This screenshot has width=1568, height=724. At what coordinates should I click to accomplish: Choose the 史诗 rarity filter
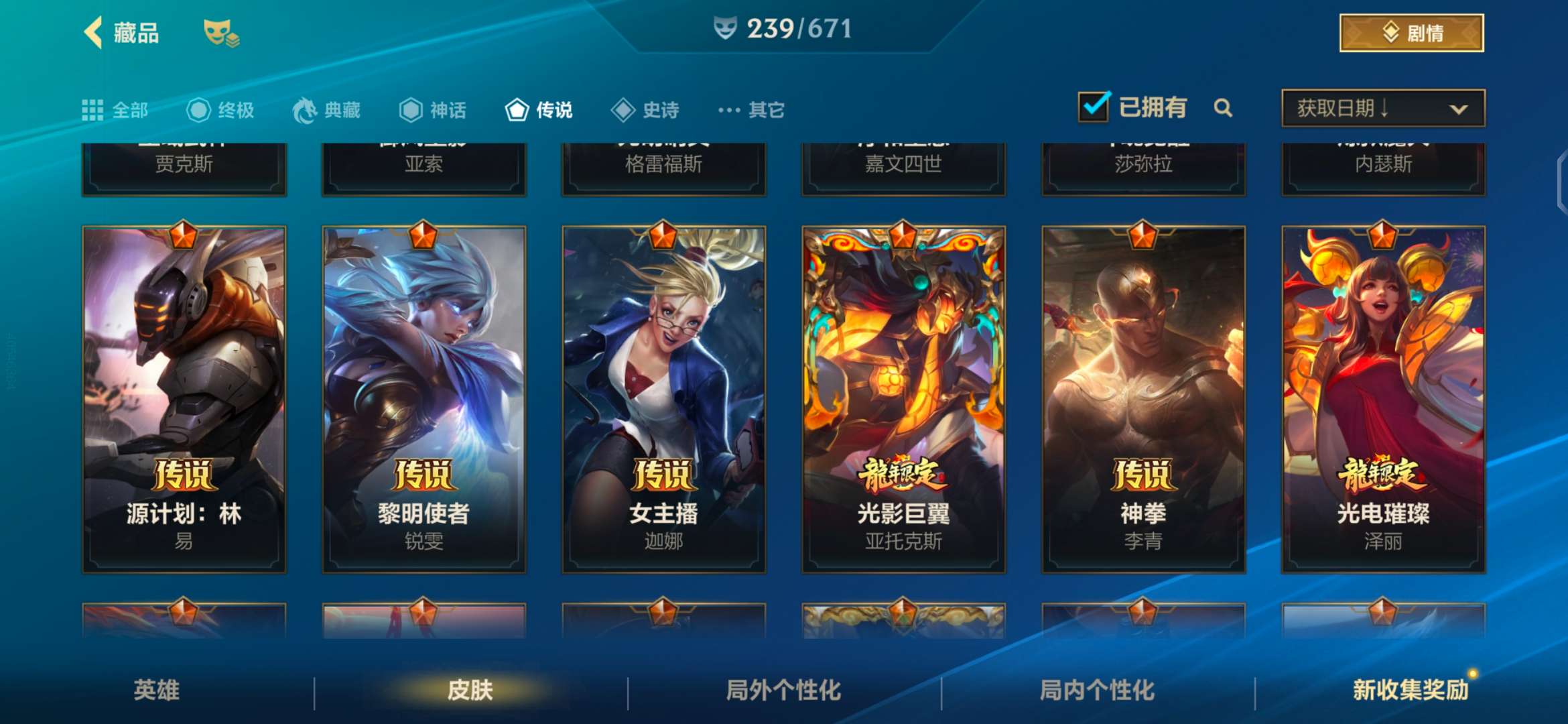(x=645, y=110)
